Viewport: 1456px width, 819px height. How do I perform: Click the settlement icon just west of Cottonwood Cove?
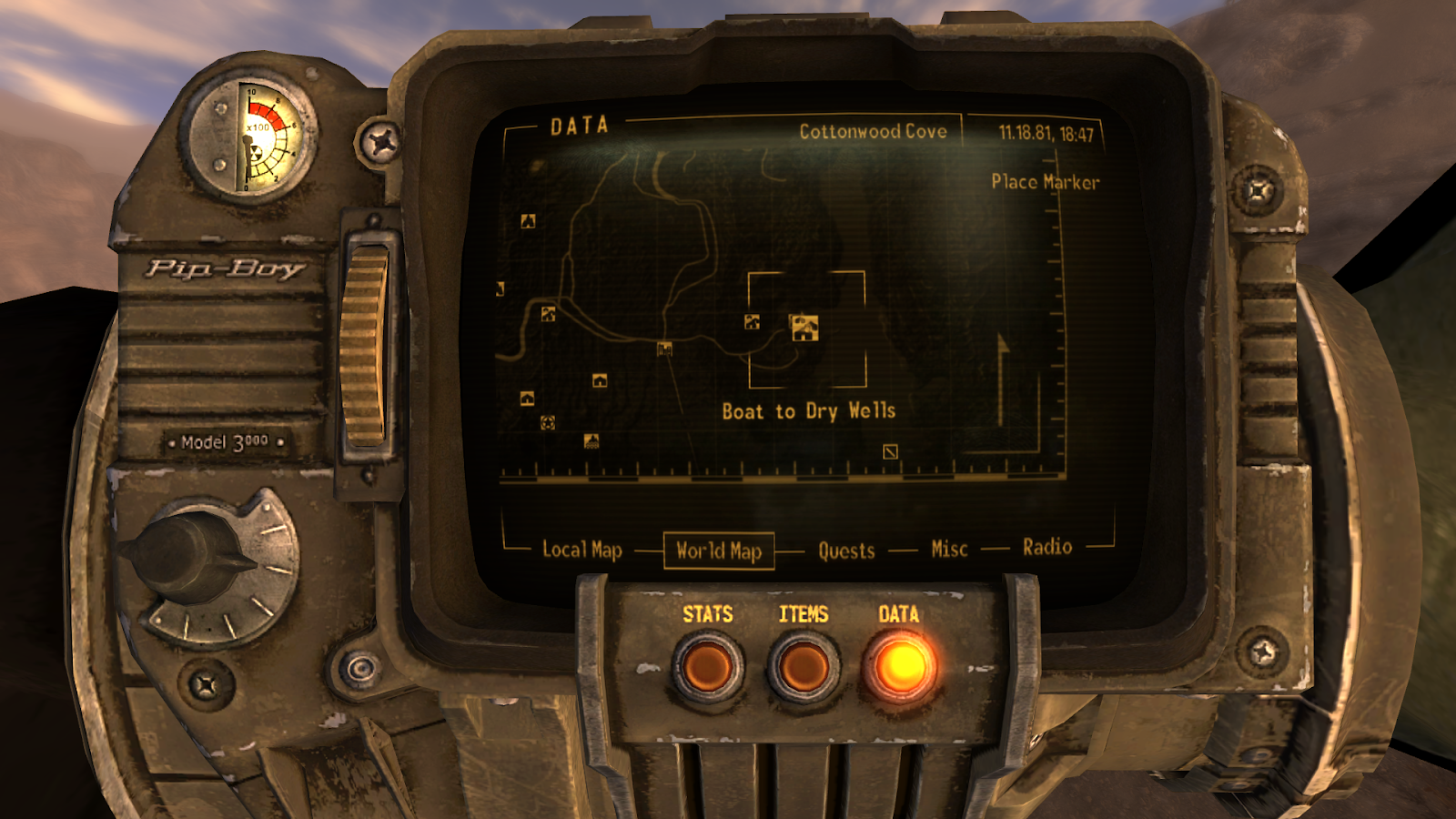[x=752, y=323]
